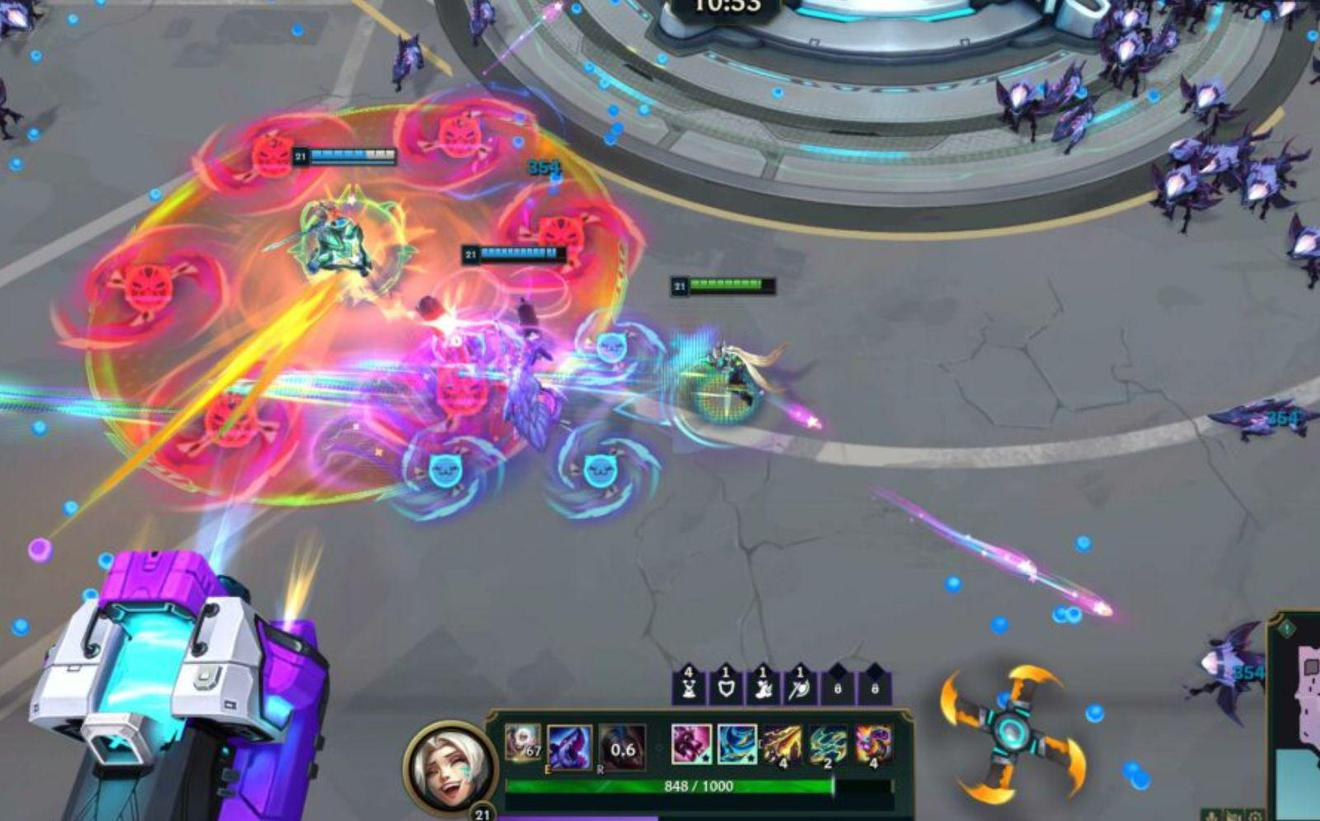Select the teal blades weapon level 2

coord(828,744)
